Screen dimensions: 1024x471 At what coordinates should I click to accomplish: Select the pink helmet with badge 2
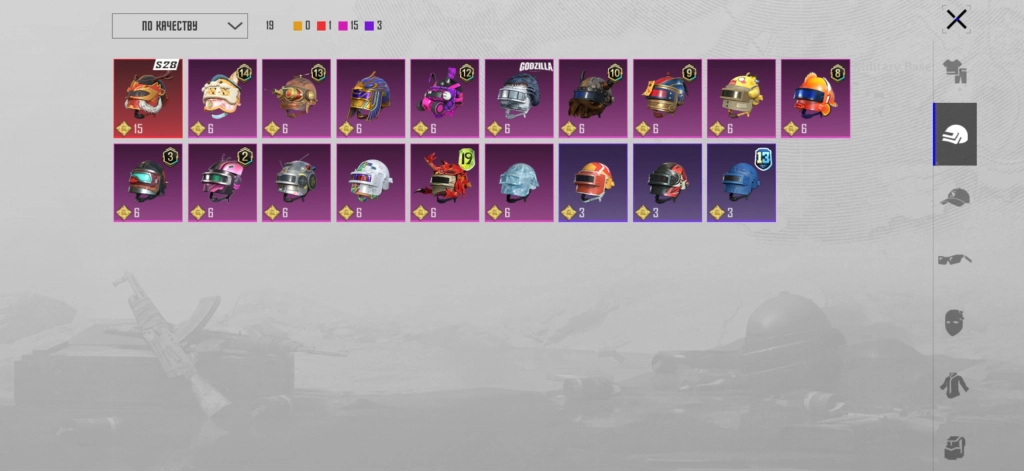point(222,183)
